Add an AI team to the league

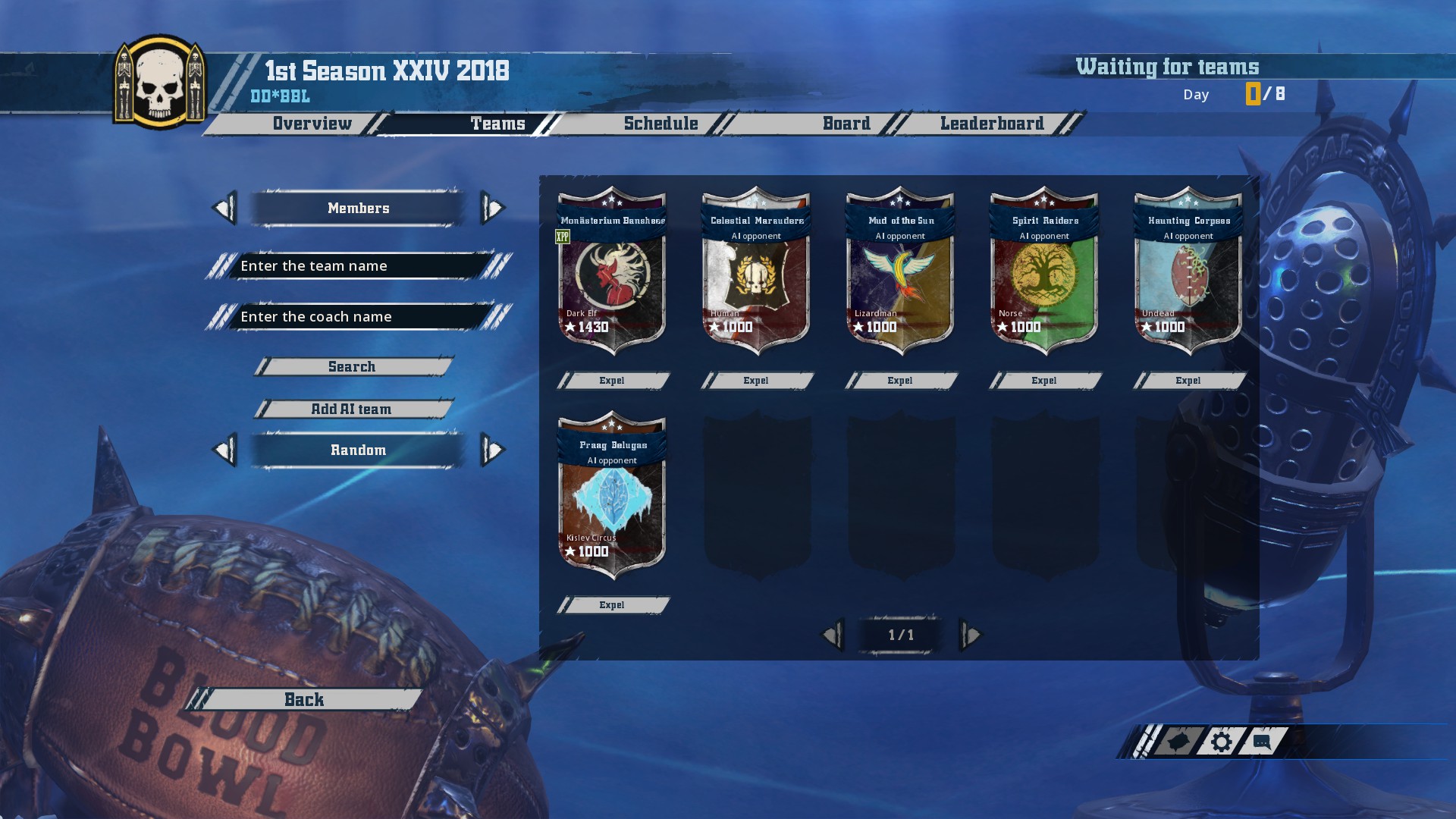click(x=352, y=409)
